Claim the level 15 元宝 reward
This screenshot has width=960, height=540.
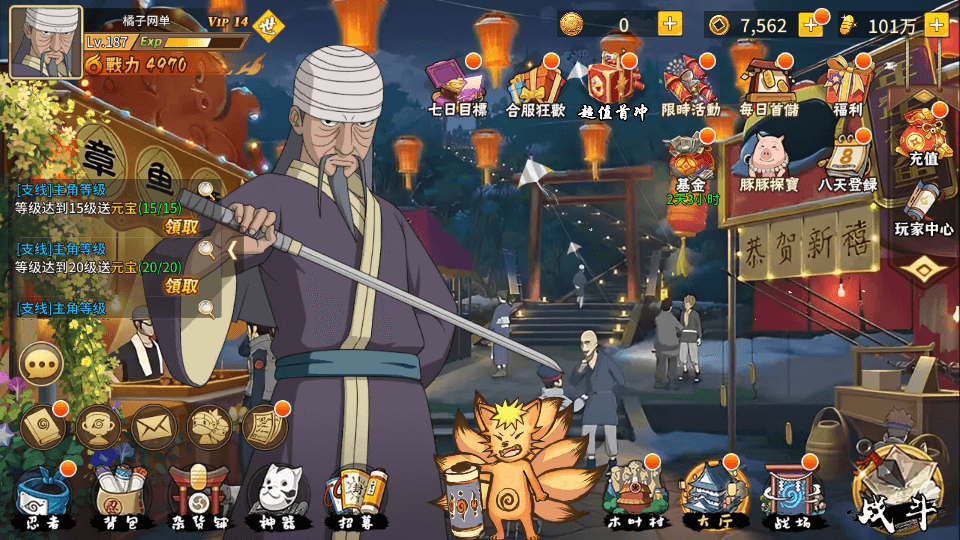click(181, 226)
